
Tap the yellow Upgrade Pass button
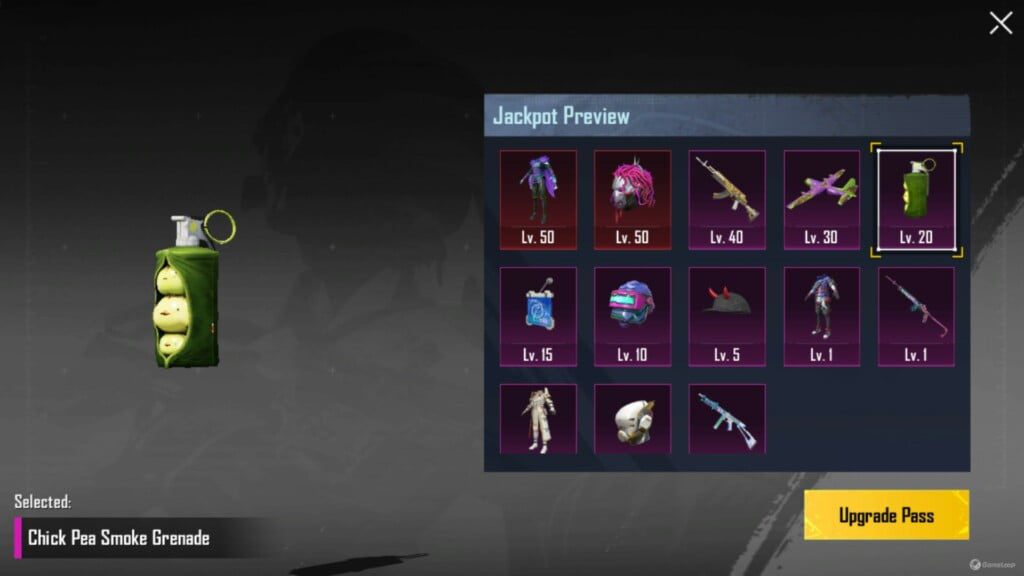886,515
